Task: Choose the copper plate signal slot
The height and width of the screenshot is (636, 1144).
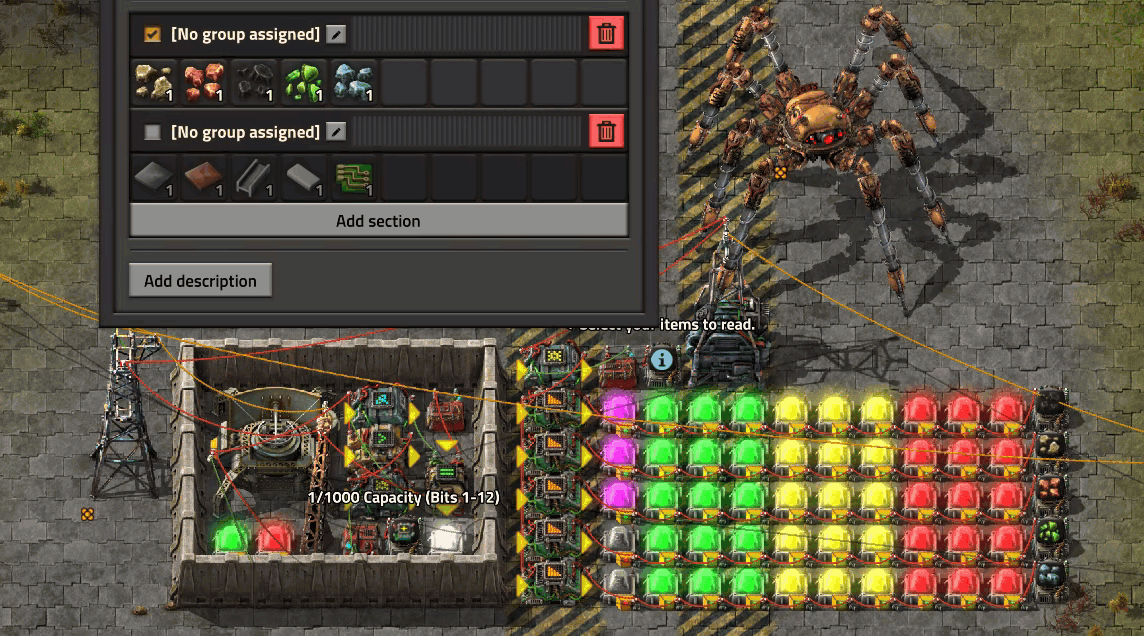Action: click(205, 178)
